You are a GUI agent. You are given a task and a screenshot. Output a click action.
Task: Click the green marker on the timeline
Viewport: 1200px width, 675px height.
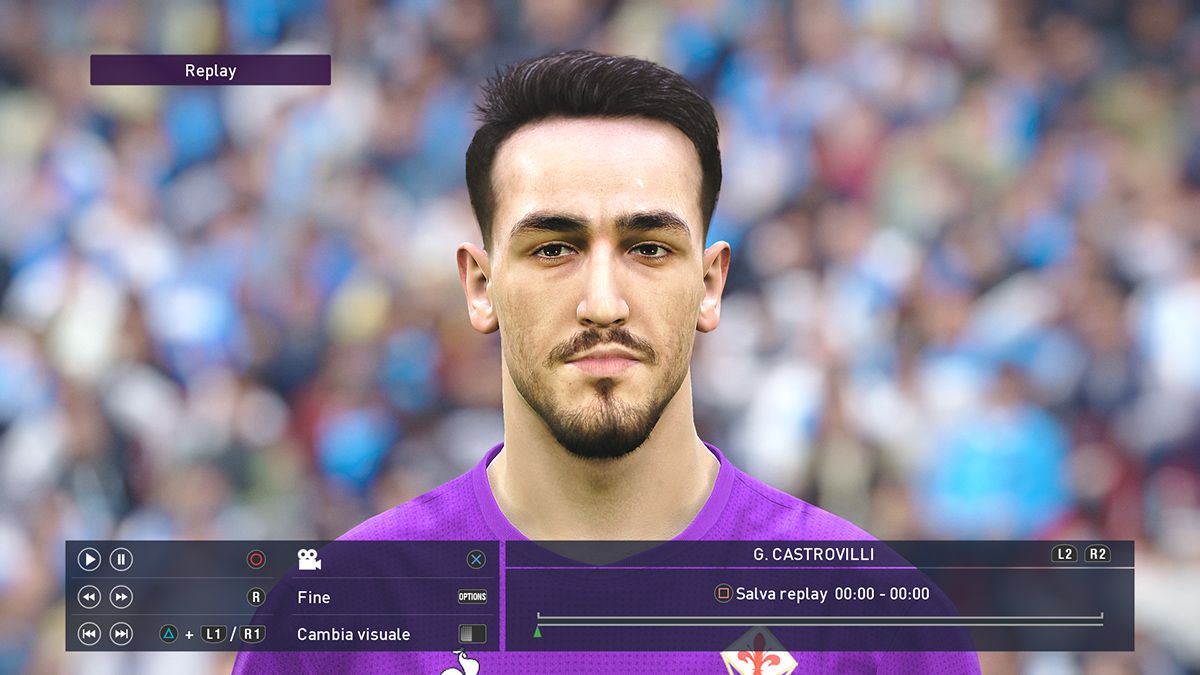(x=537, y=631)
